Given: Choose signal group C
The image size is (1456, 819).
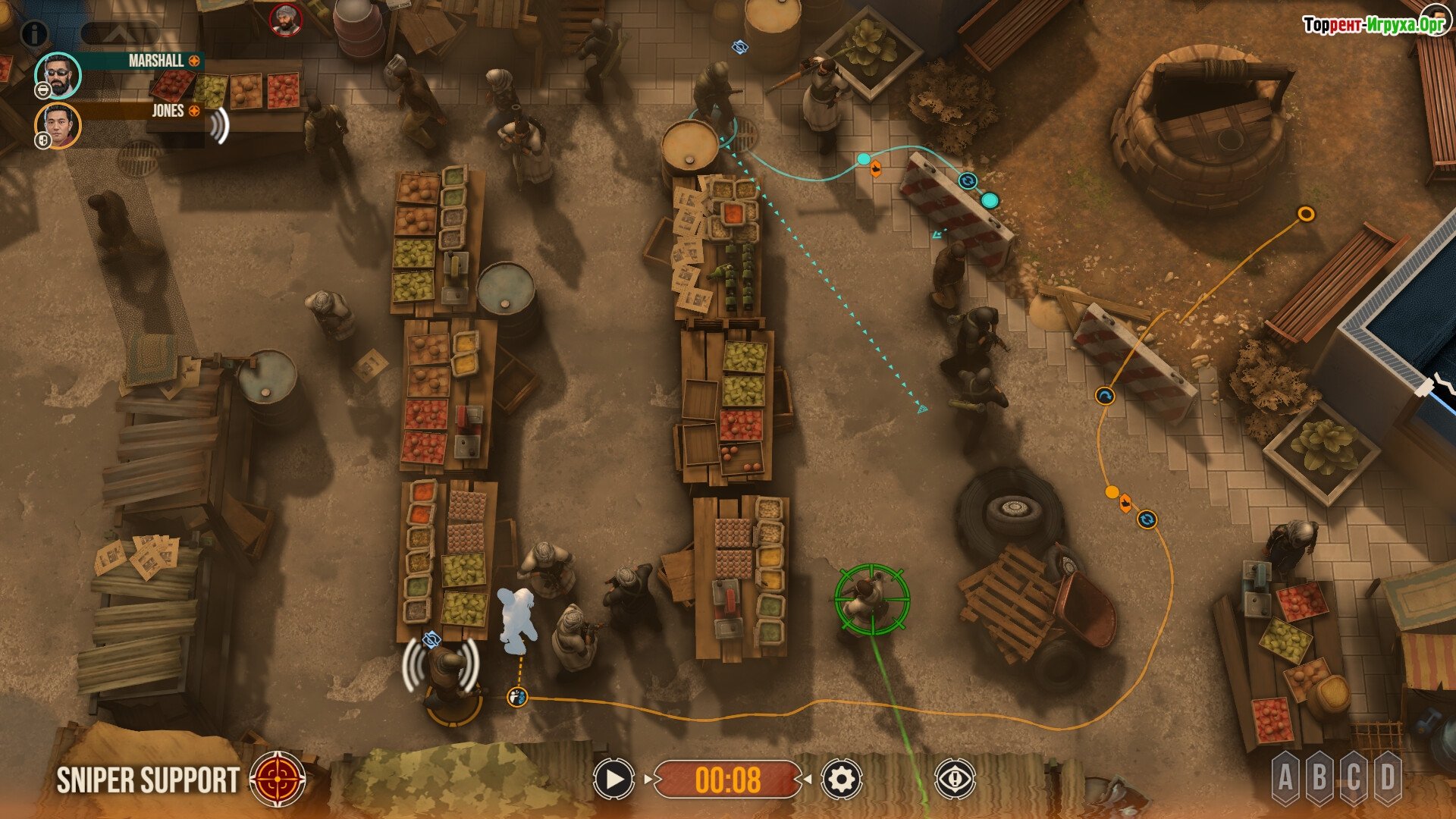Looking at the screenshot, I should 1354,777.
